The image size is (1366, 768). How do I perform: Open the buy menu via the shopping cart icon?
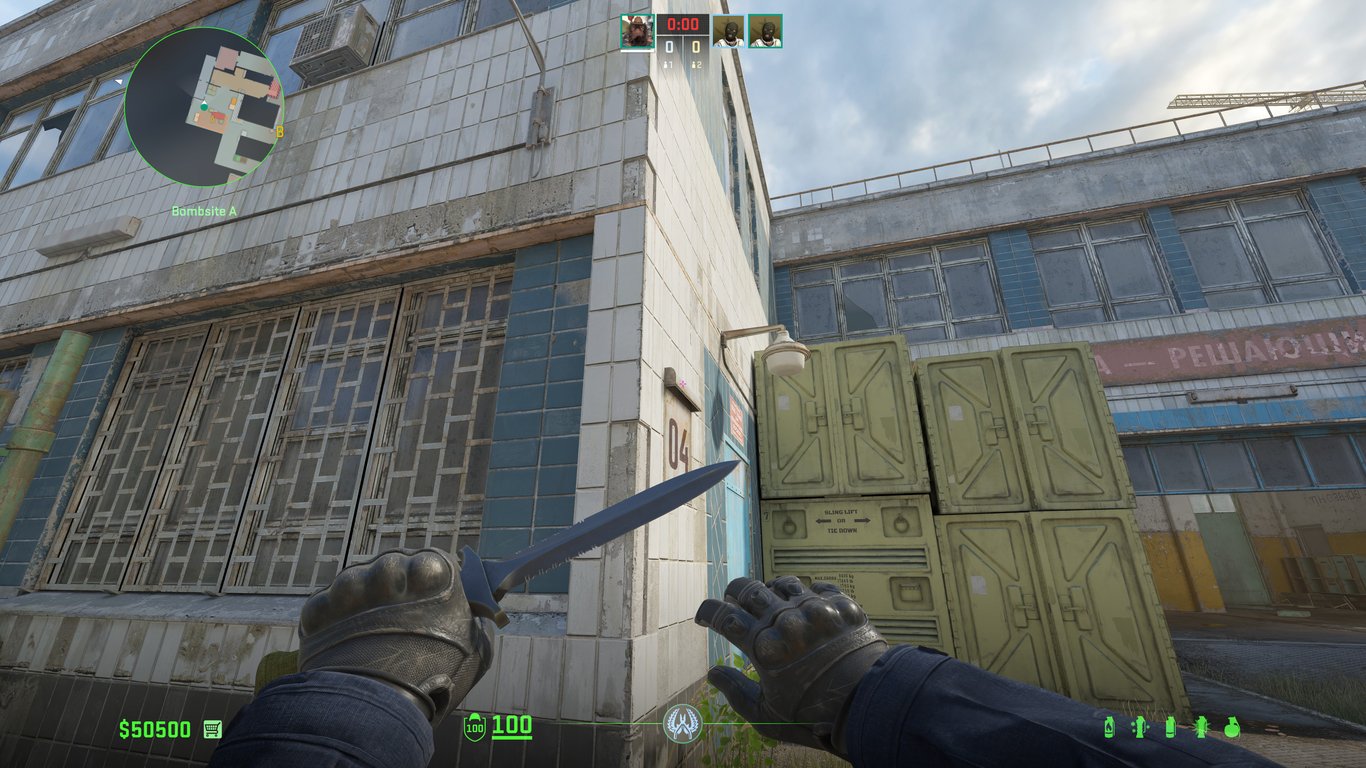click(212, 729)
